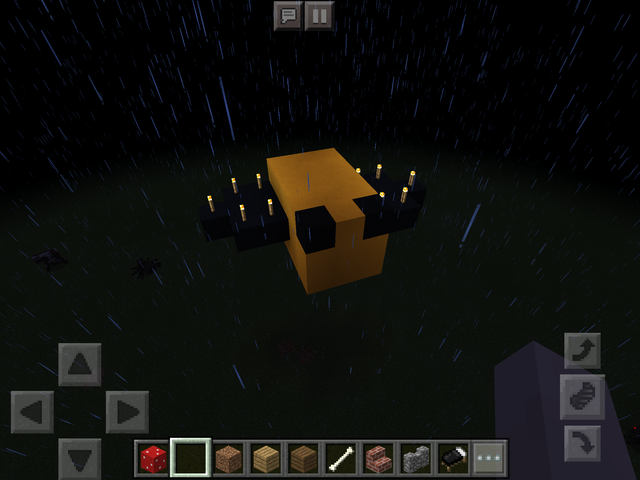Tap the fly up arrow button
The width and height of the screenshot is (640, 480).
(x=582, y=351)
